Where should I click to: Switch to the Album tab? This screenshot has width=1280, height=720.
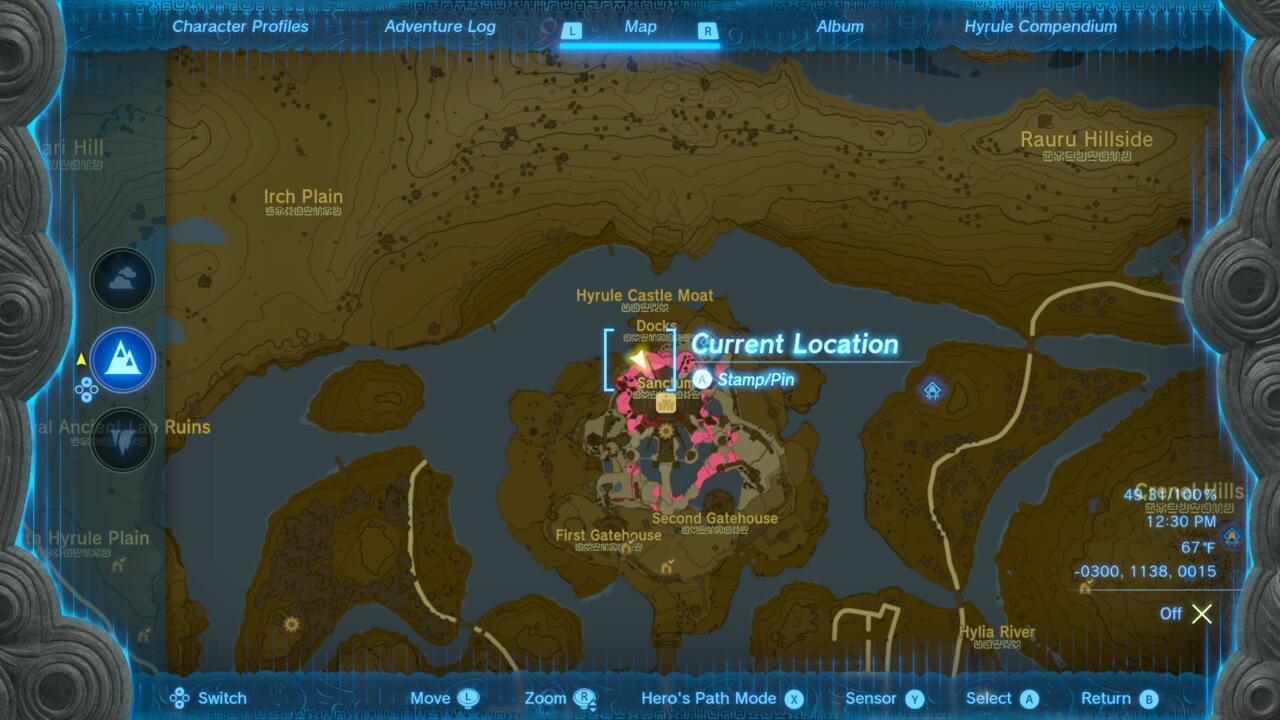pos(839,27)
